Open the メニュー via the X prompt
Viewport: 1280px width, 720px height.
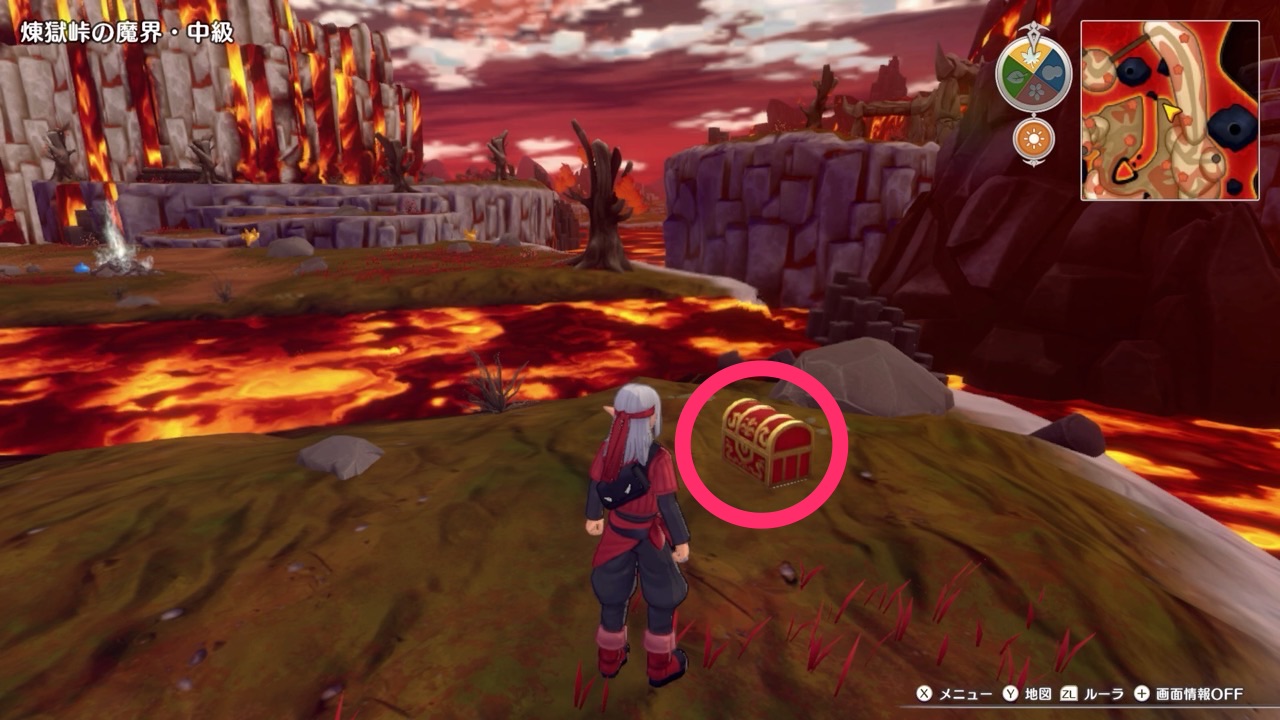click(x=968, y=695)
